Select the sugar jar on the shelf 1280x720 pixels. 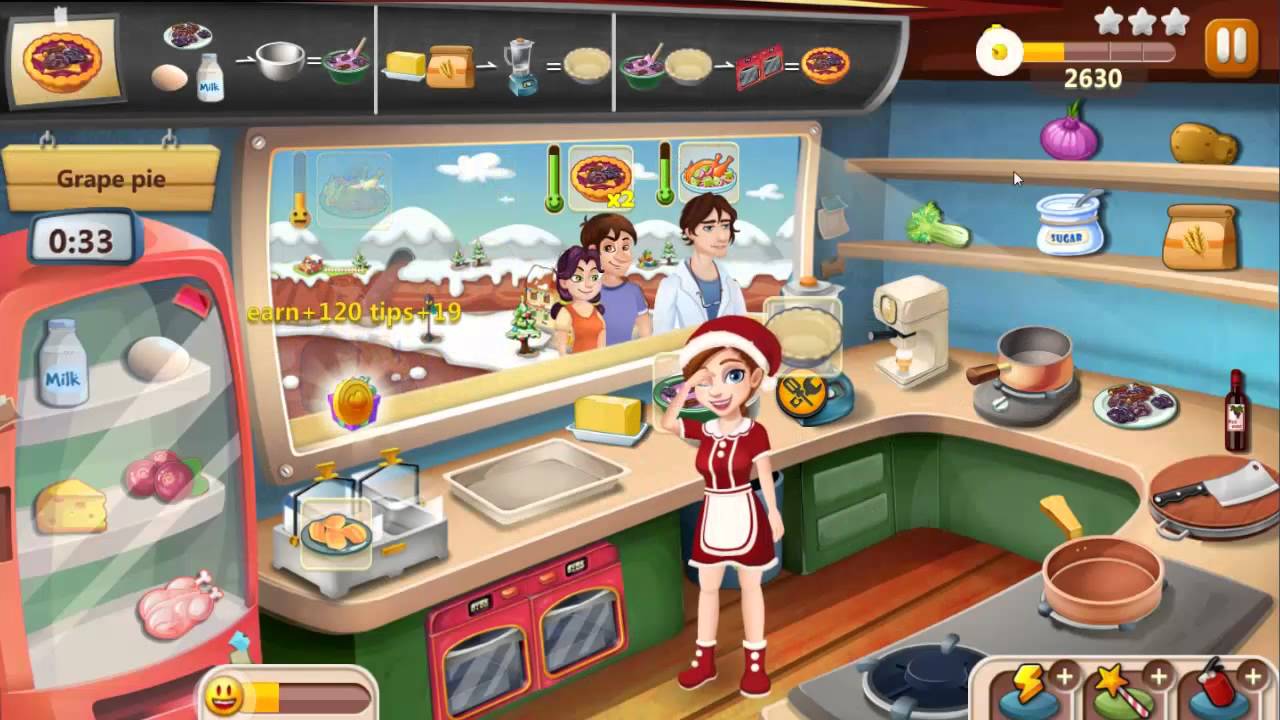coord(1068,225)
